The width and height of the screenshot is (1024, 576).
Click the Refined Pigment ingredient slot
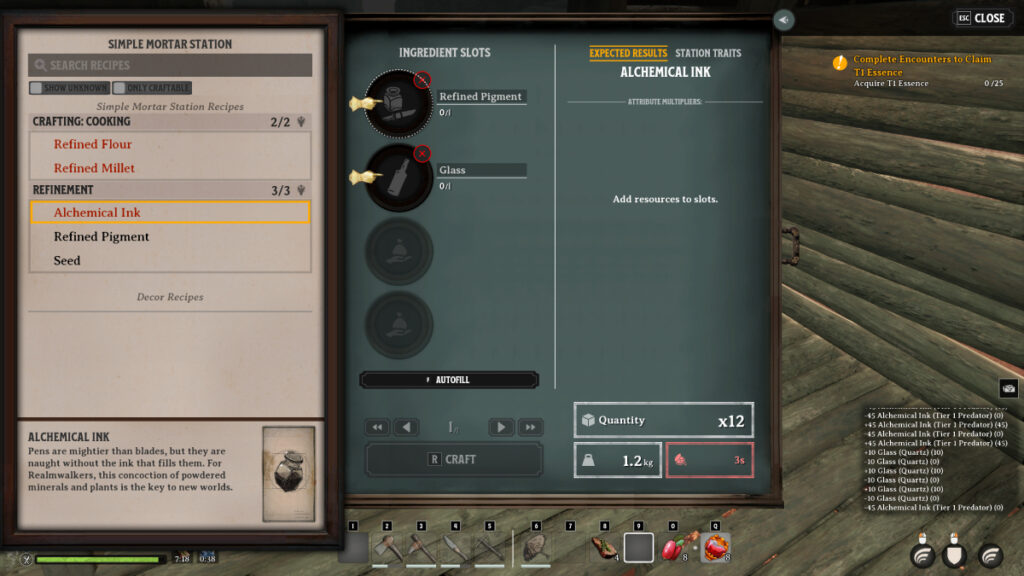398,103
